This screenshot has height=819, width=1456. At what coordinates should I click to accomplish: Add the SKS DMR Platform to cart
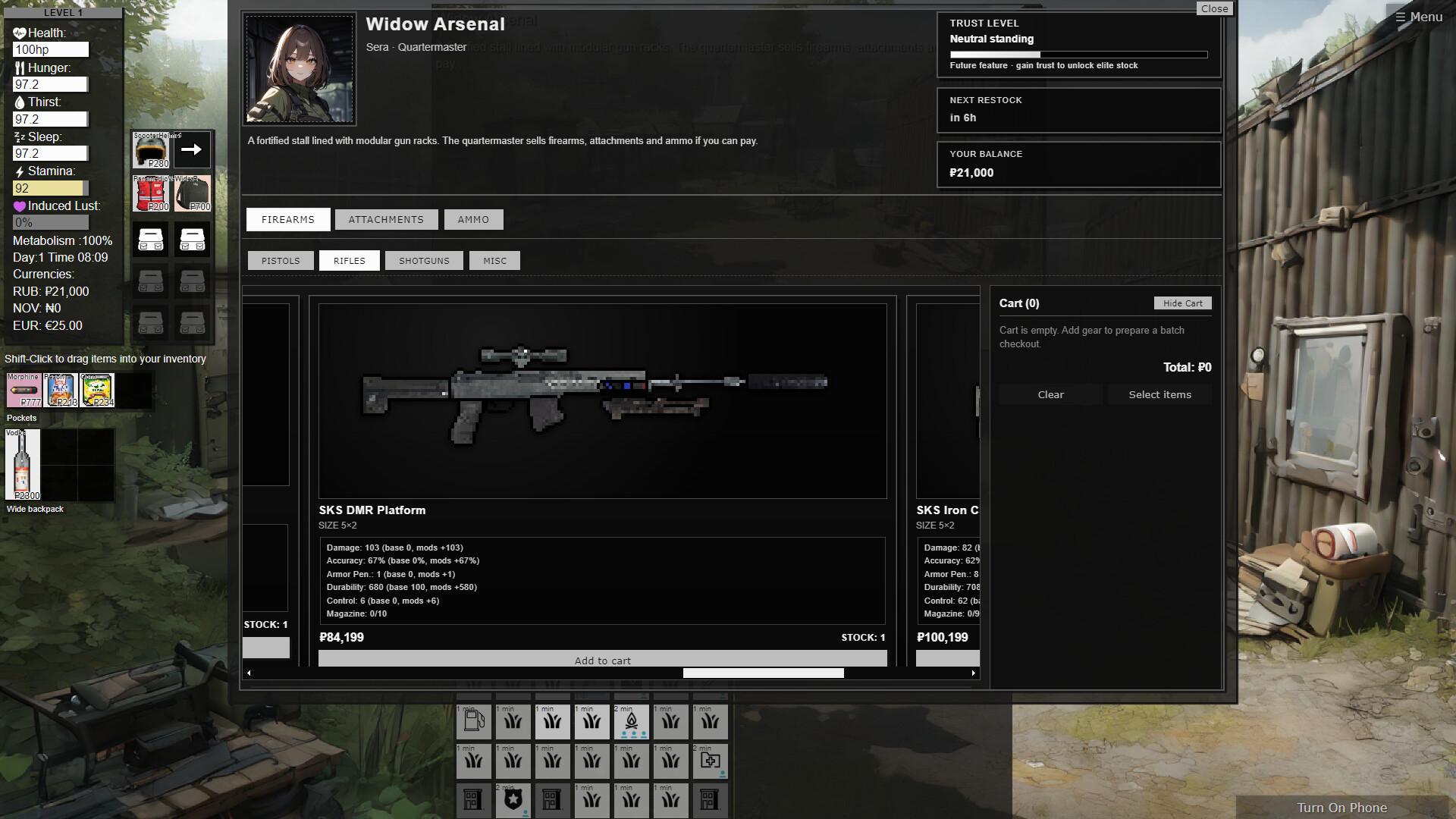tap(603, 660)
